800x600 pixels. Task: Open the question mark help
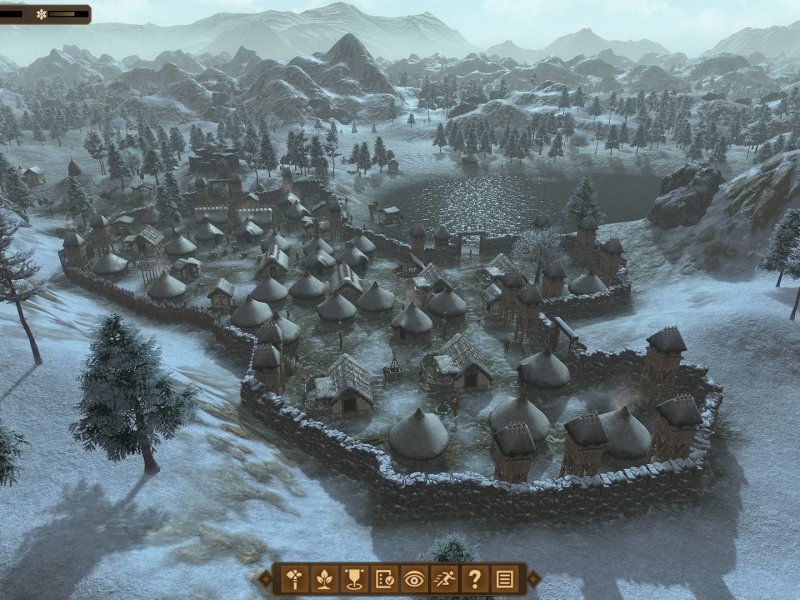coord(474,578)
